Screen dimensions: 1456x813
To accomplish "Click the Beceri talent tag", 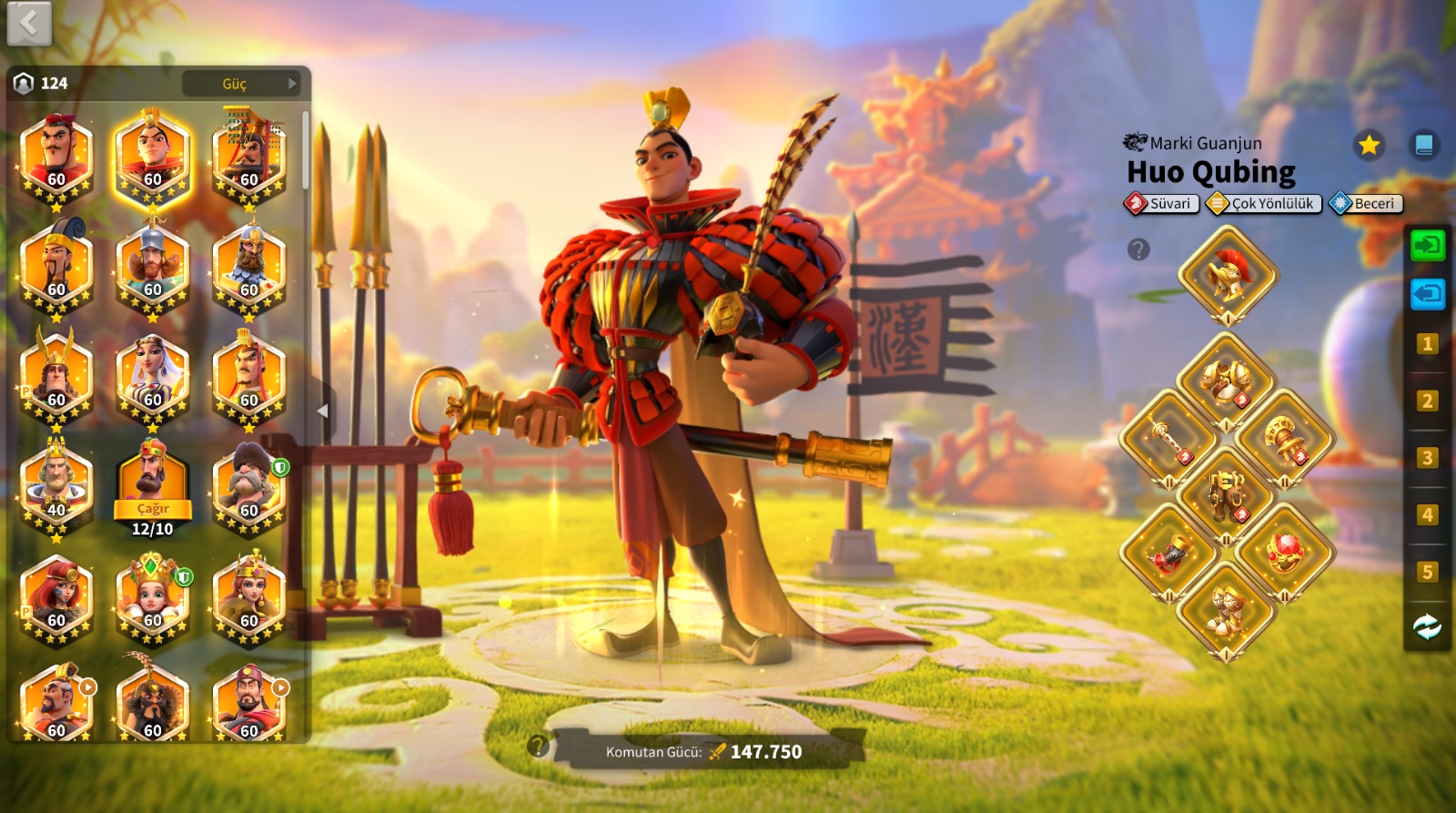I will [1366, 204].
